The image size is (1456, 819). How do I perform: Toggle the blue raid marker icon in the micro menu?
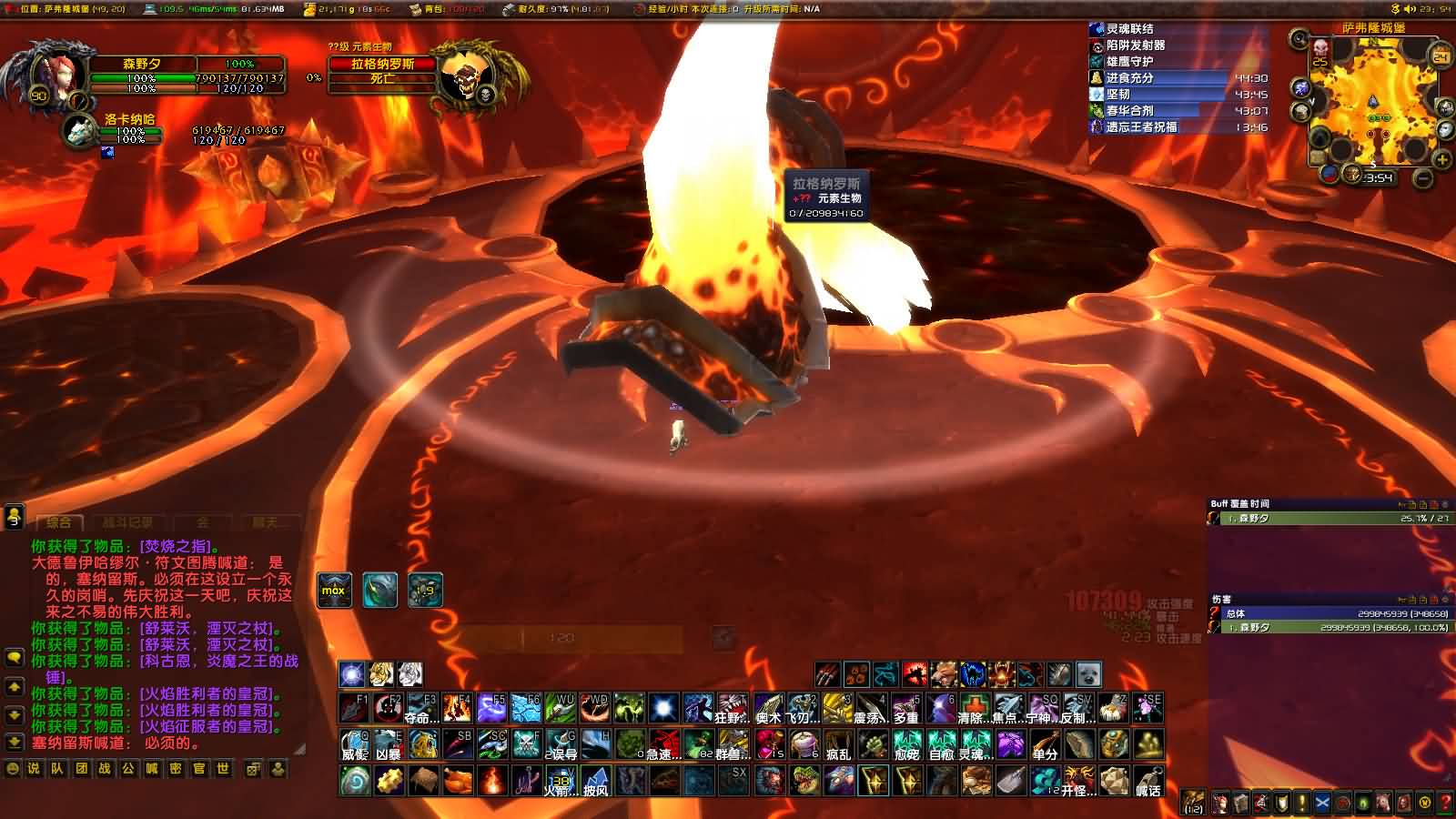[1322, 804]
